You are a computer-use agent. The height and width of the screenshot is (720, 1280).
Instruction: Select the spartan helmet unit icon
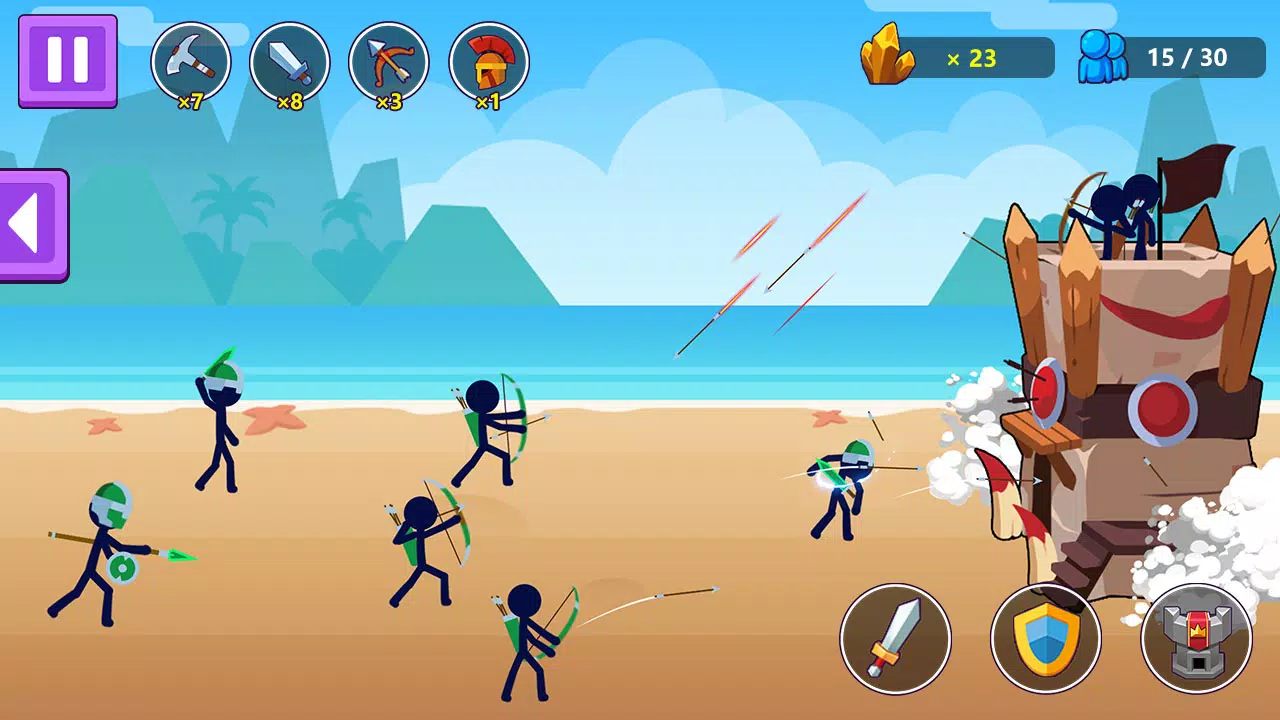[489, 61]
